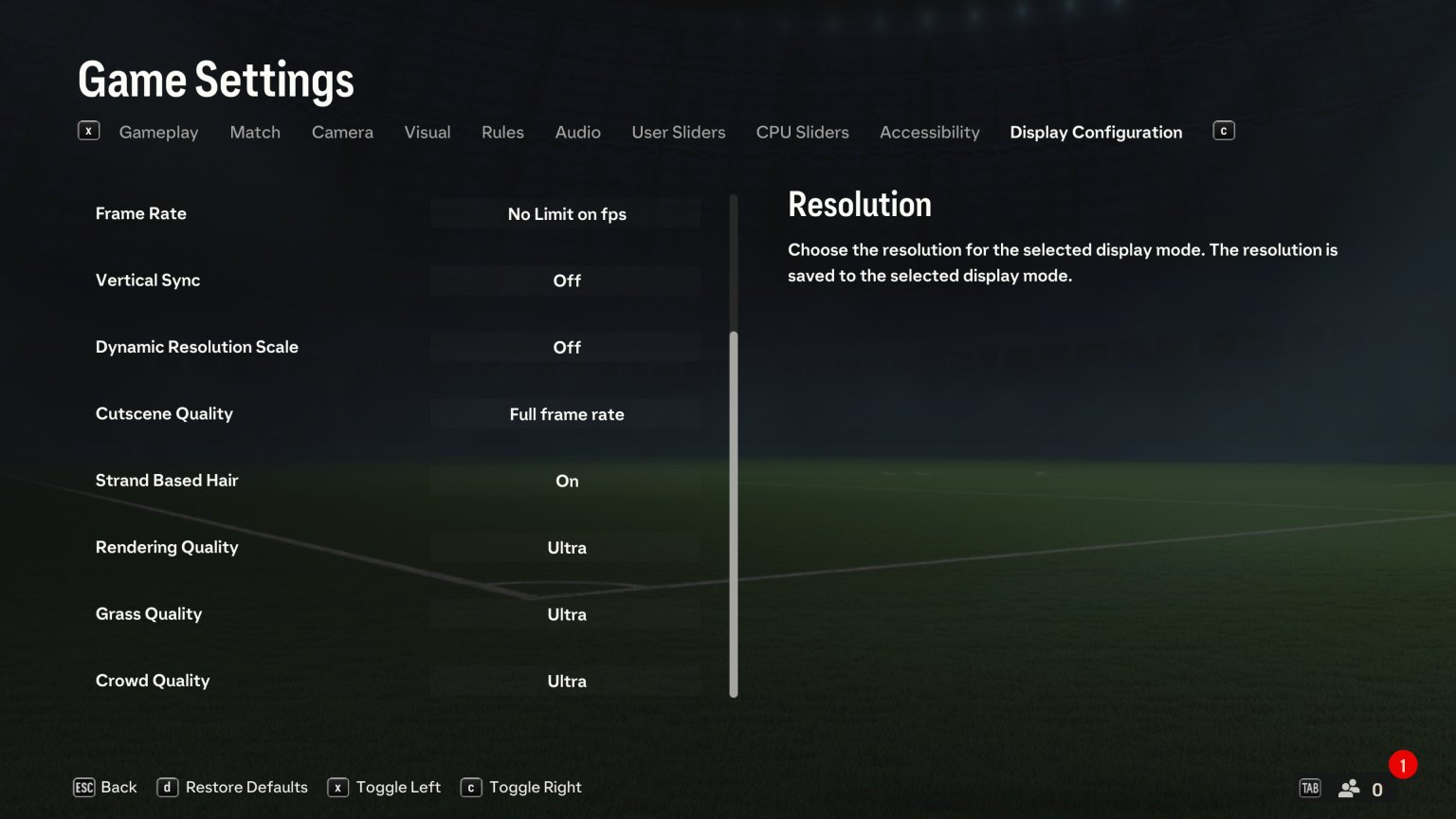Click the red notification badge showing 1
This screenshot has height=819, width=1456.
[x=1402, y=765]
